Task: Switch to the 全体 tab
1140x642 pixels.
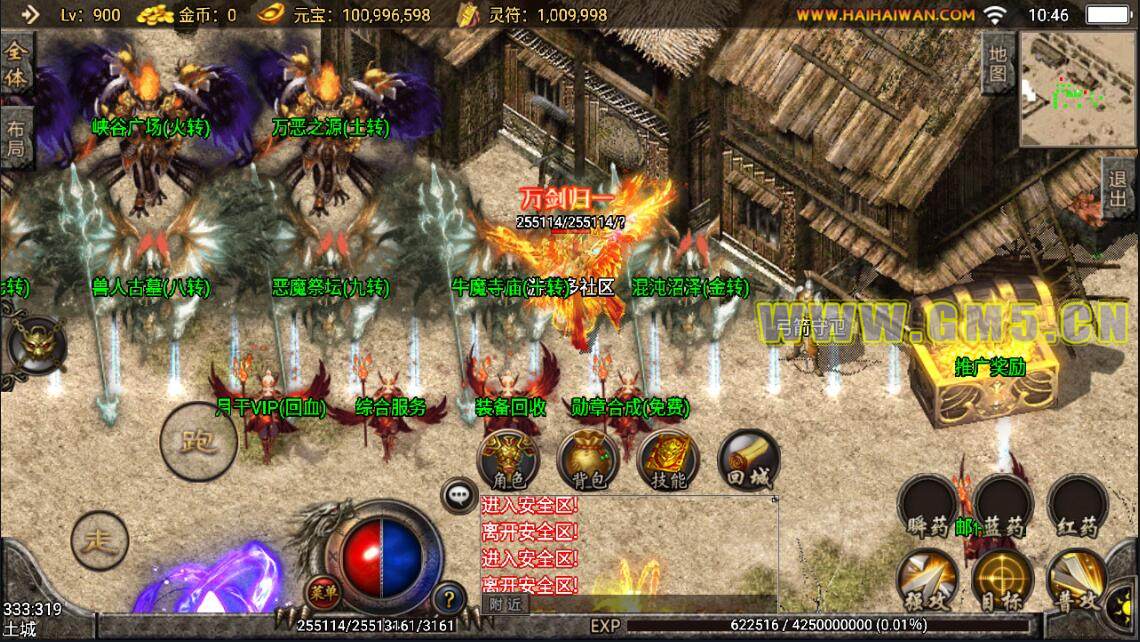Action: (17, 64)
